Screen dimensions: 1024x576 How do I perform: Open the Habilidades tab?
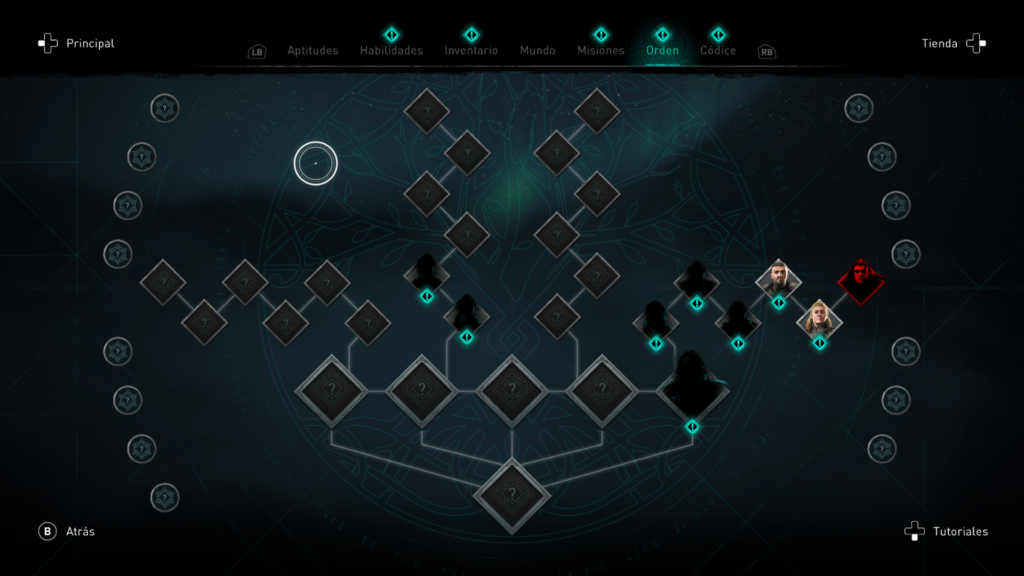391,50
